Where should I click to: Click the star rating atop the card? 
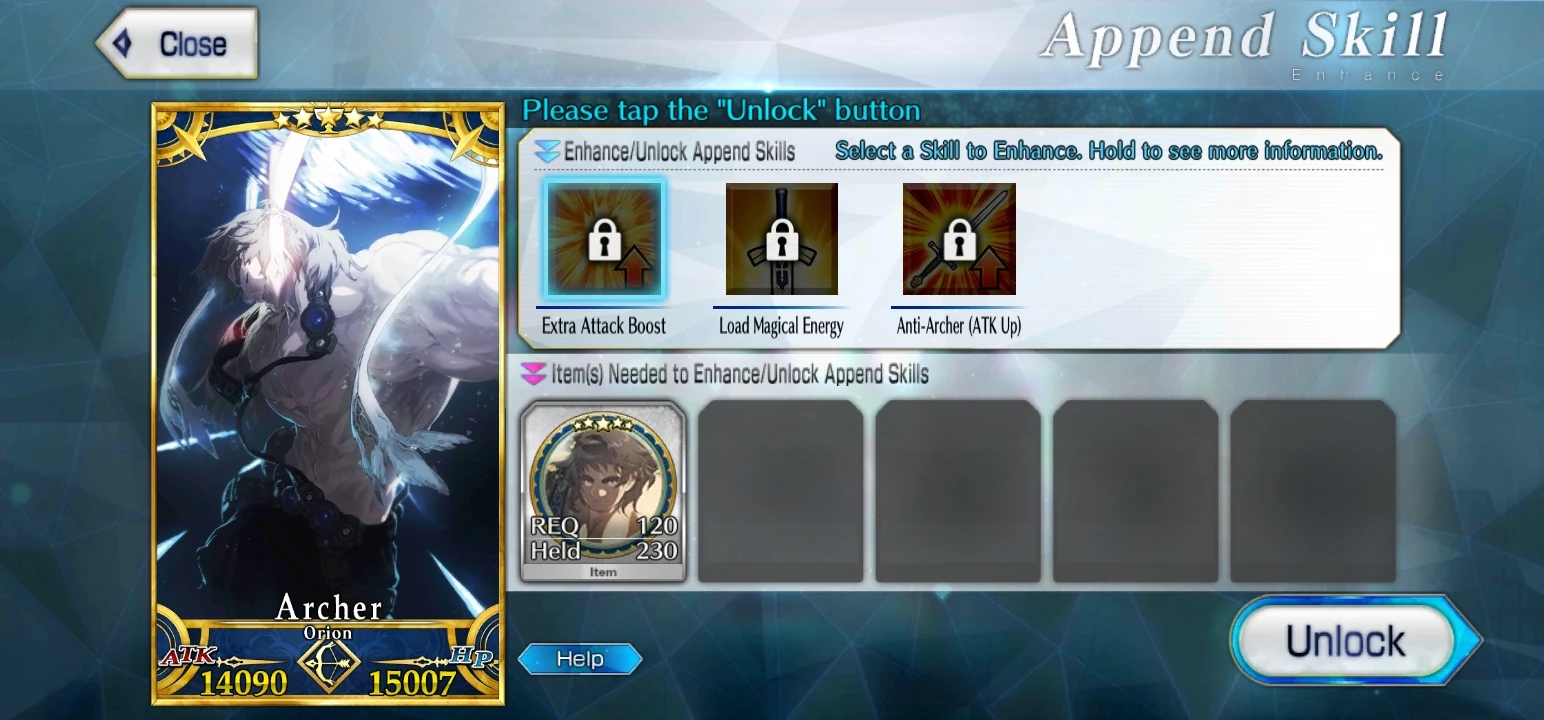[329, 117]
